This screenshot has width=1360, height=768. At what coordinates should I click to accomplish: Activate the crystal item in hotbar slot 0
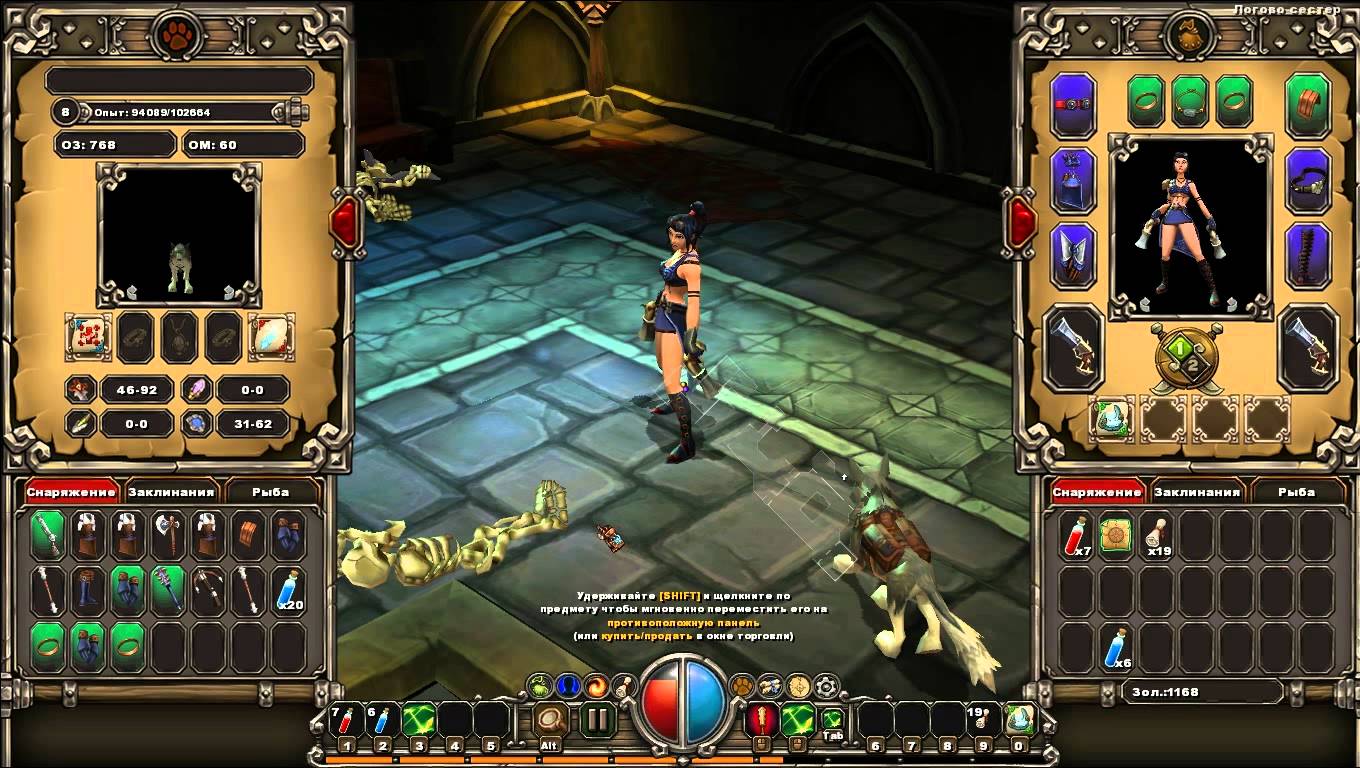[1020, 720]
